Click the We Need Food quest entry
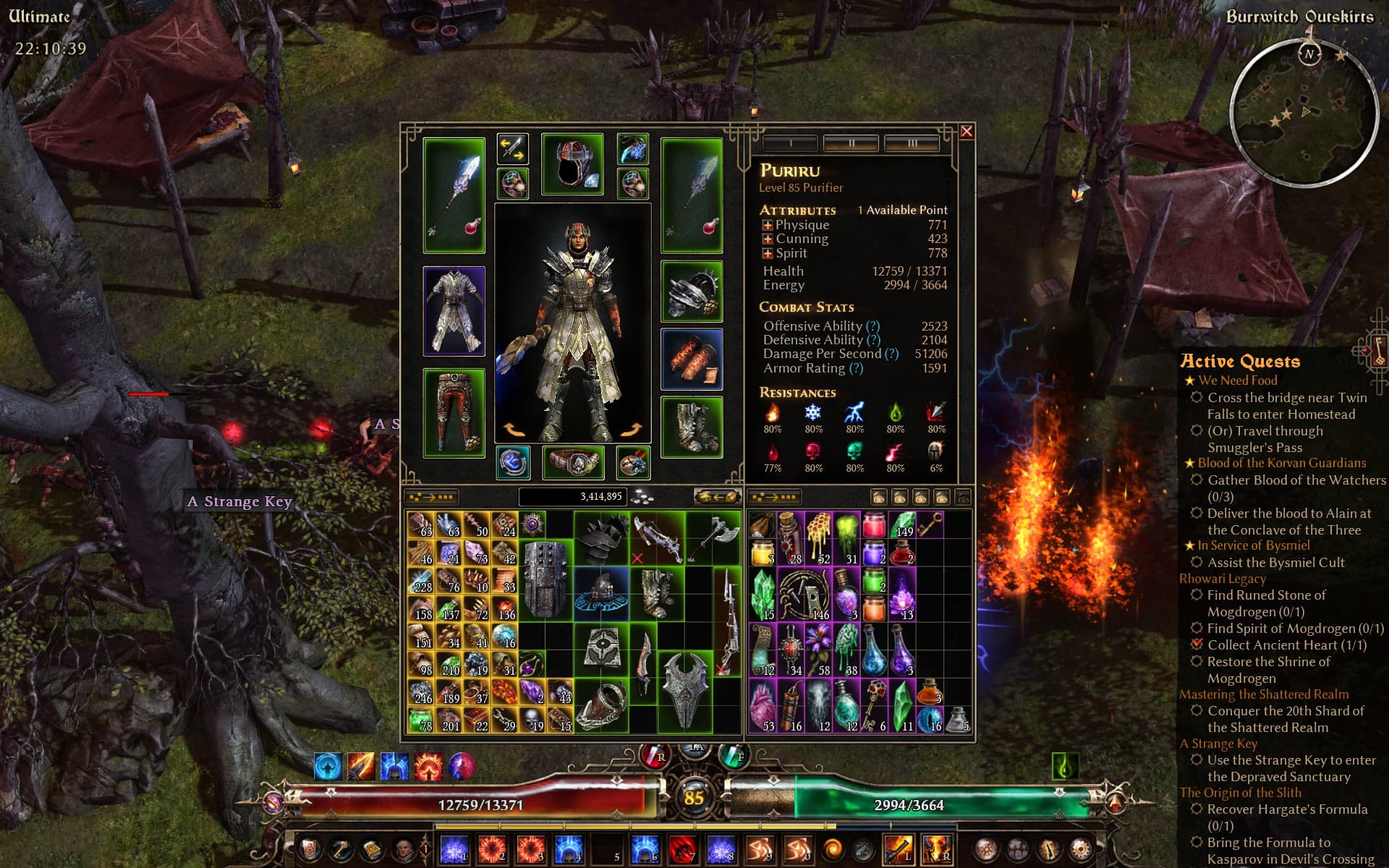The width and height of the screenshot is (1389, 868). coord(1237,380)
